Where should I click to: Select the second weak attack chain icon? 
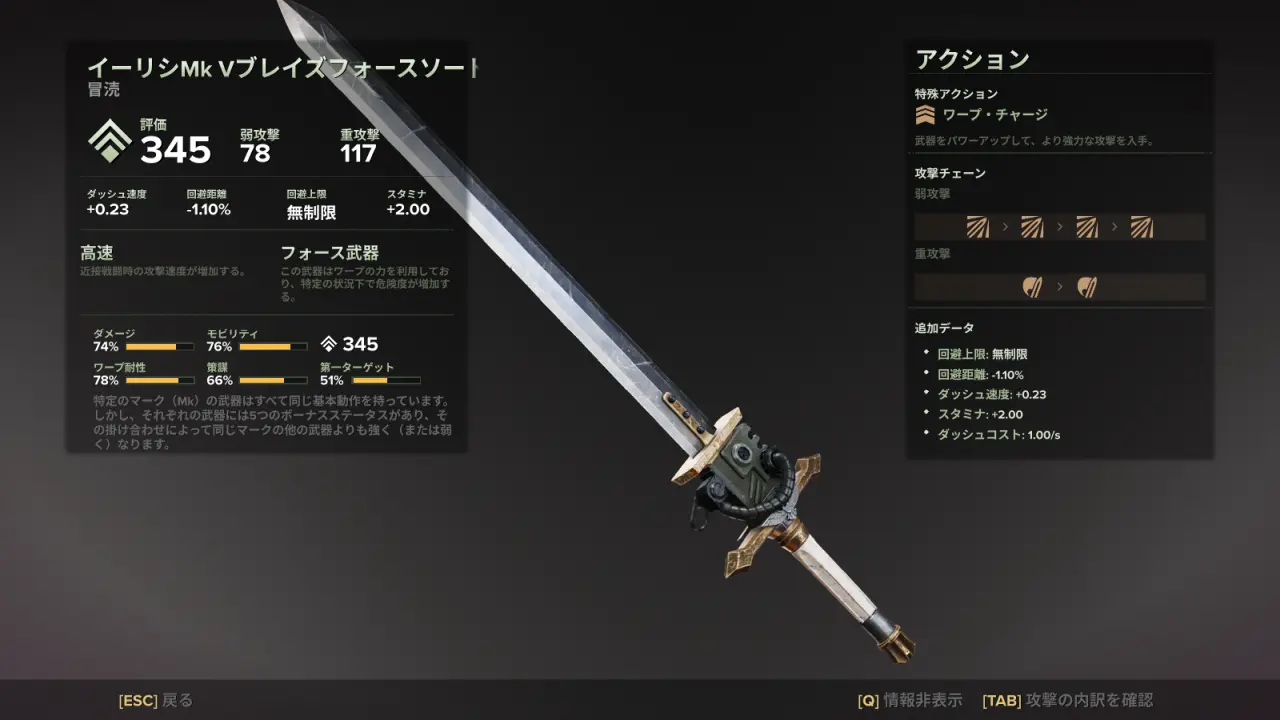(1030, 227)
